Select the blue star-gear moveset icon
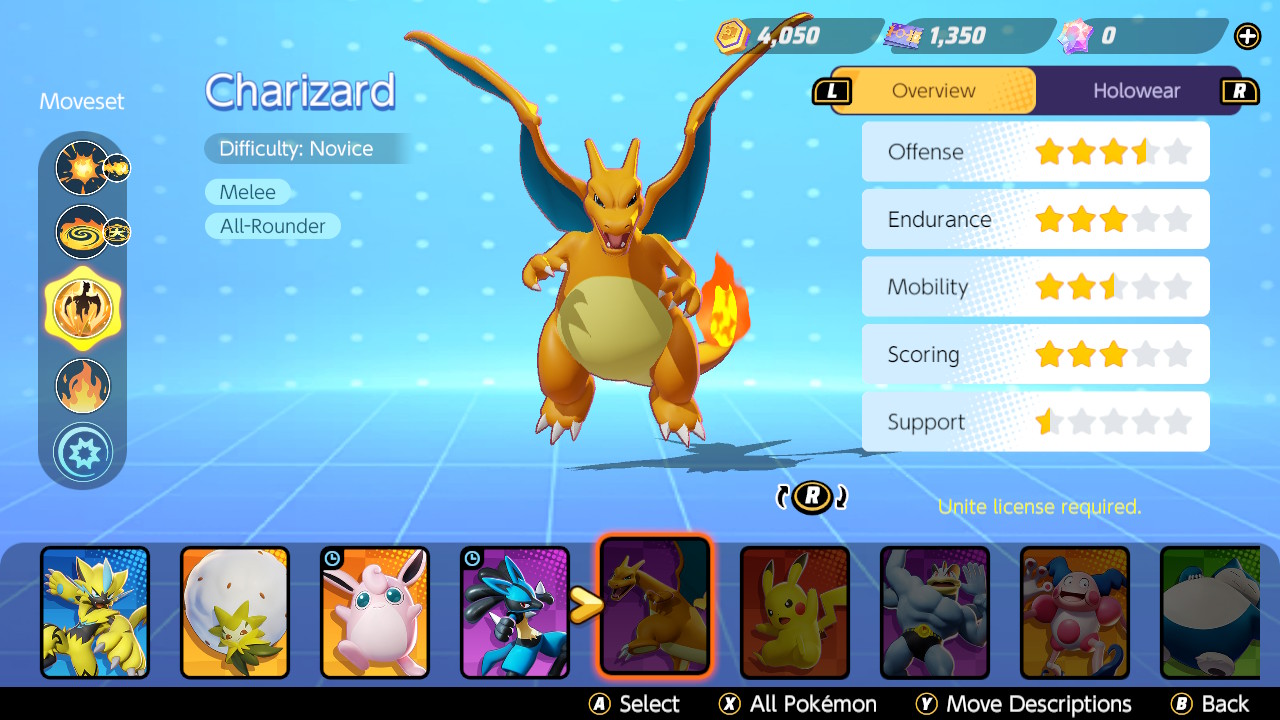Viewport: 1280px width, 720px height. click(83, 452)
